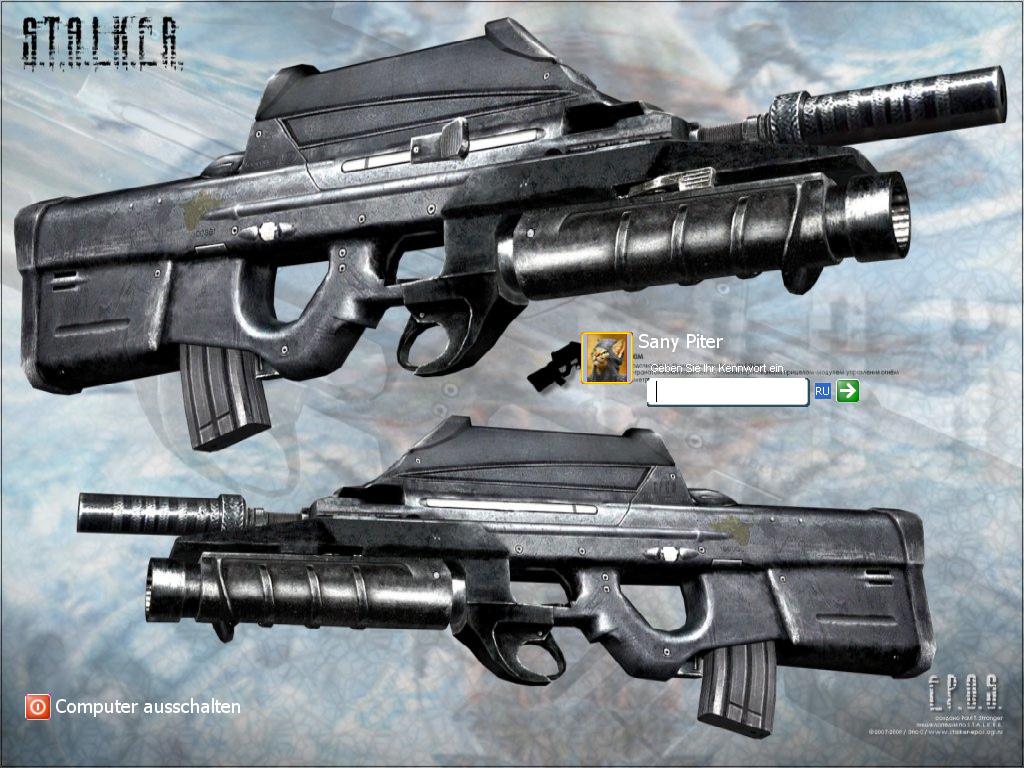Screen dimensions: 1024x768
Task: Click the password input field
Action: tap(727, 391)
